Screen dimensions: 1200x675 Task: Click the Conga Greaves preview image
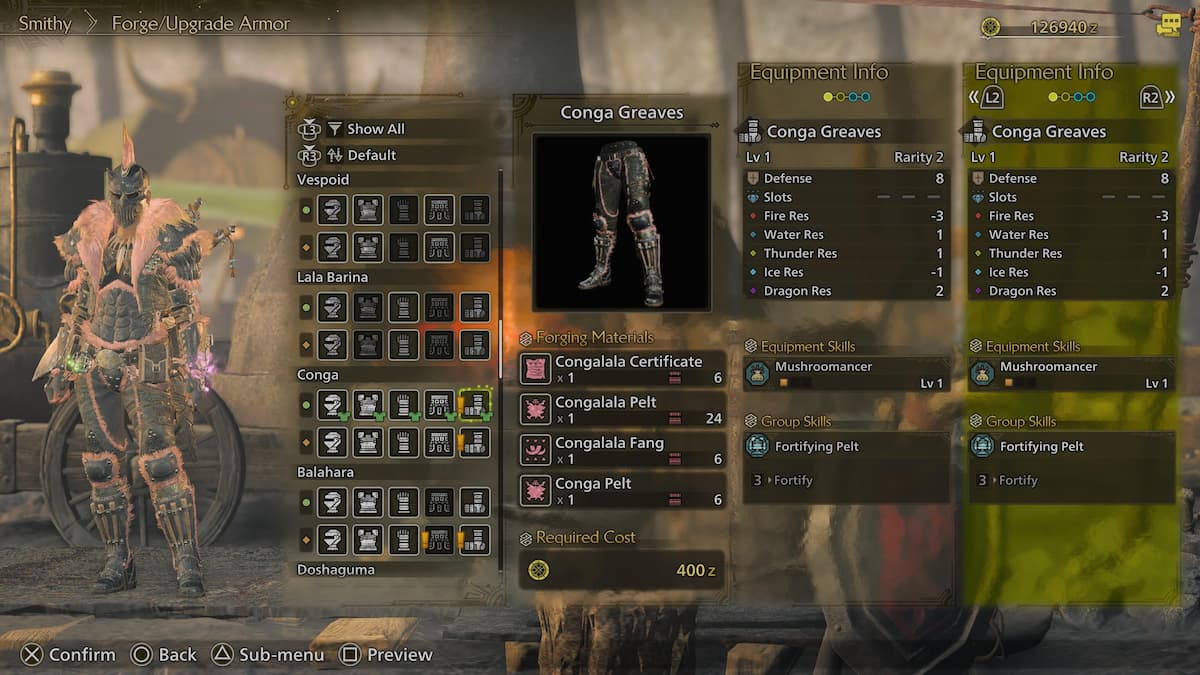[621, 222]
